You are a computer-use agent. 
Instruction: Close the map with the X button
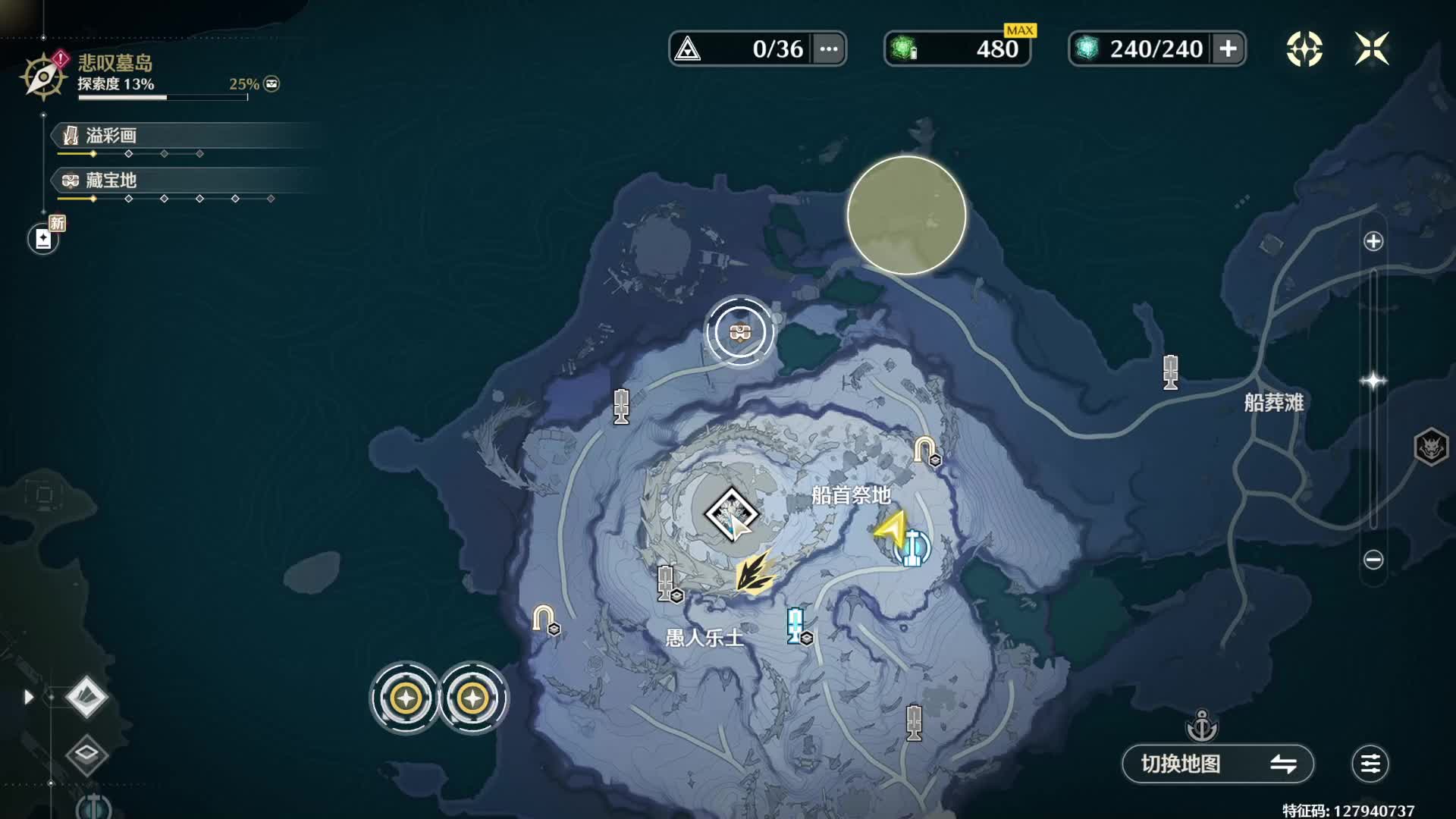pyautogui.click(x=1371, y=49)
